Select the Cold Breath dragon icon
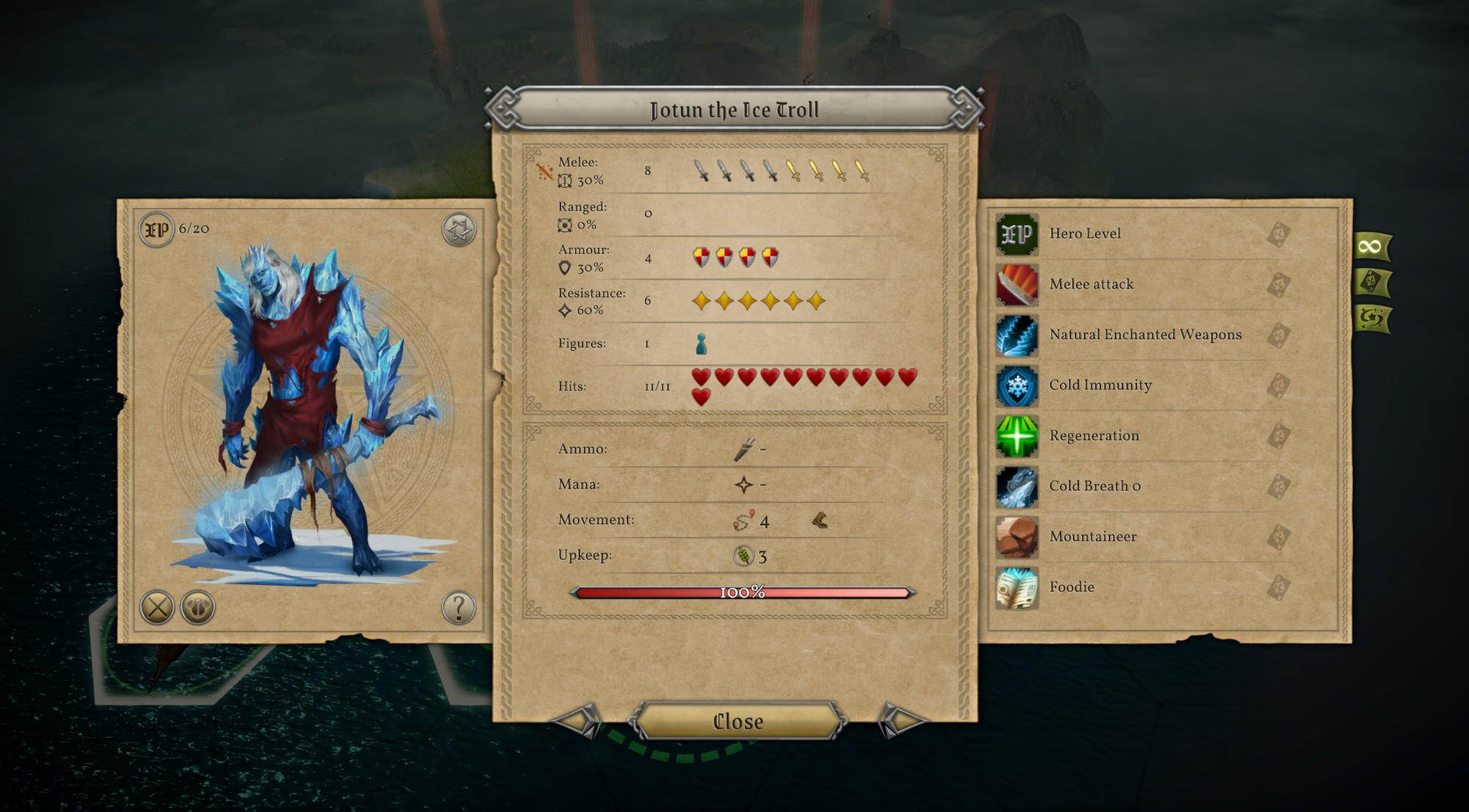Viewport: 1469px width, 812px height. (1017, 487)
